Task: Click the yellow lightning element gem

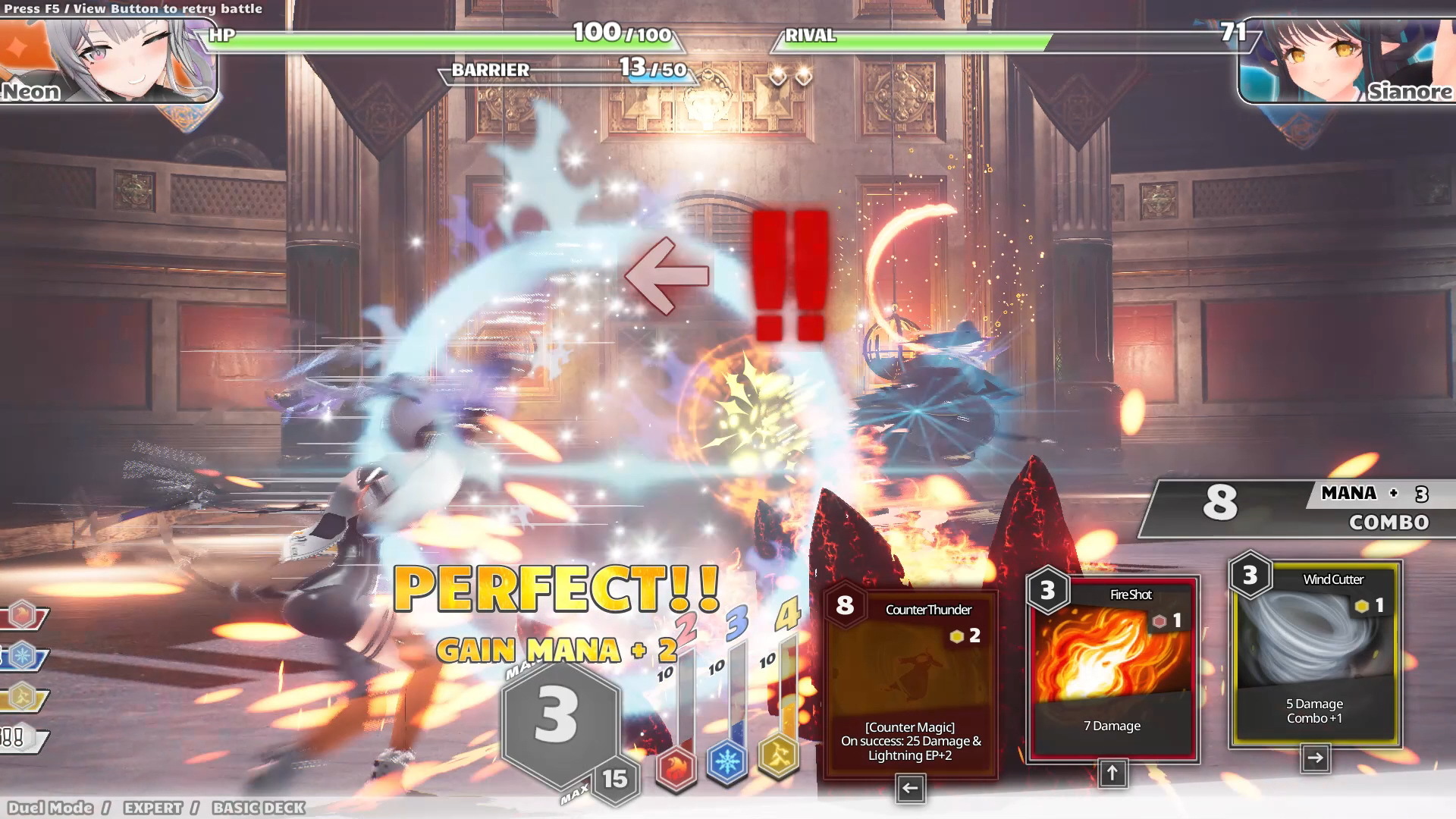Action: pyautogui.click(x=779, y=755)
